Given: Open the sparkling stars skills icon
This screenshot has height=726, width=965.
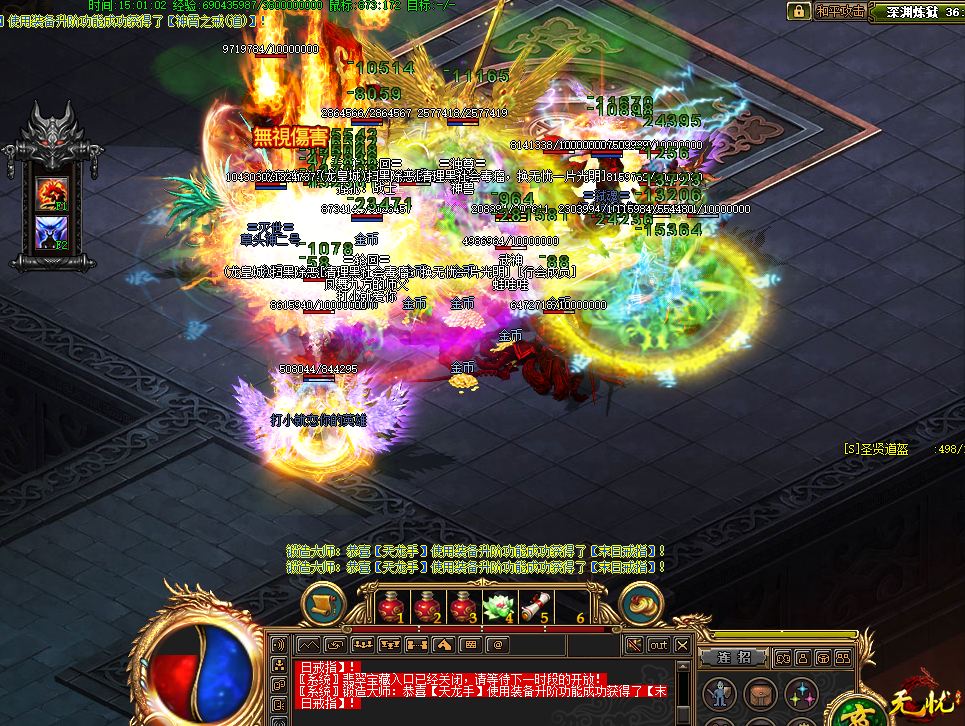Looking at the screenshot, I should (800, 693).
